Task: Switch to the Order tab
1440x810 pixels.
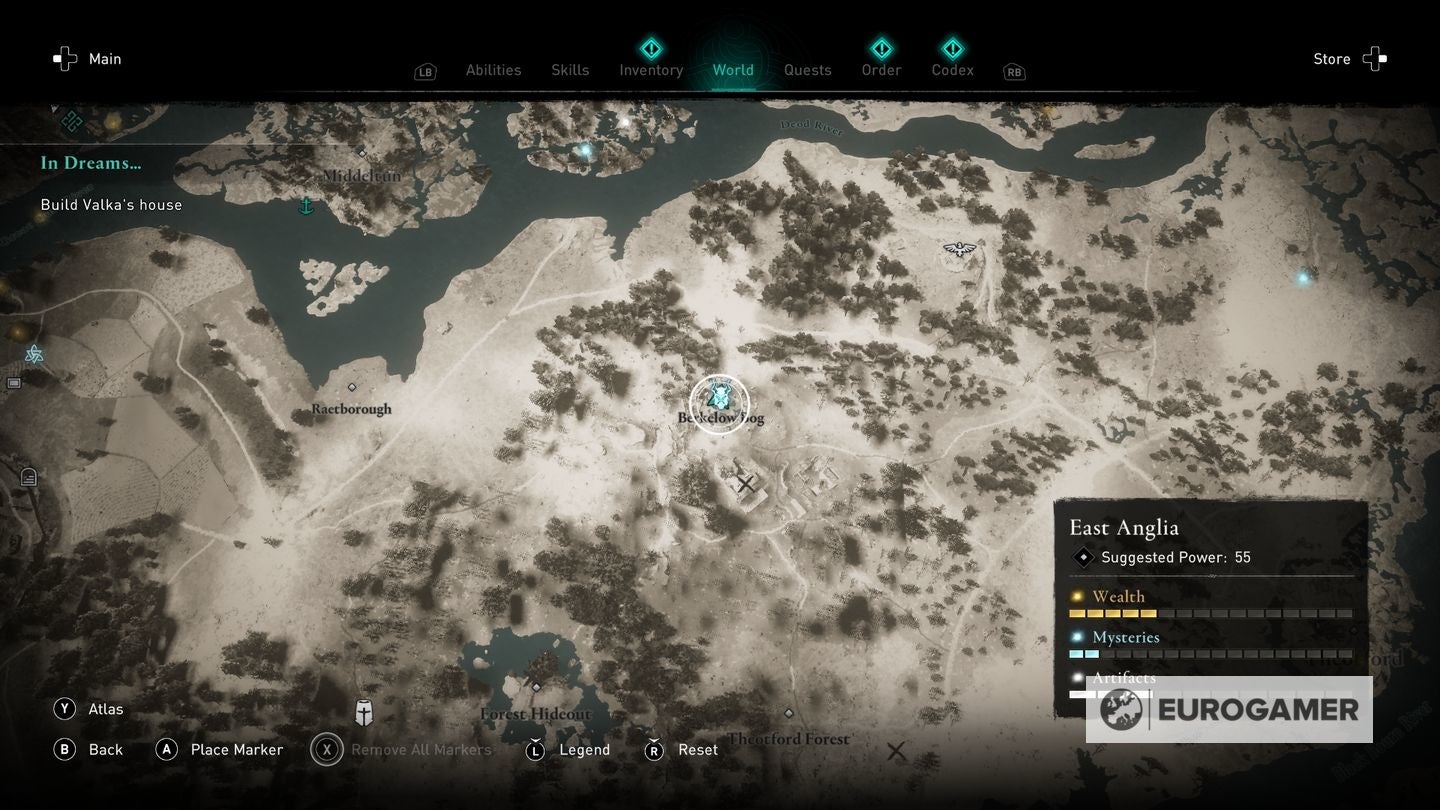Action: 881,70
